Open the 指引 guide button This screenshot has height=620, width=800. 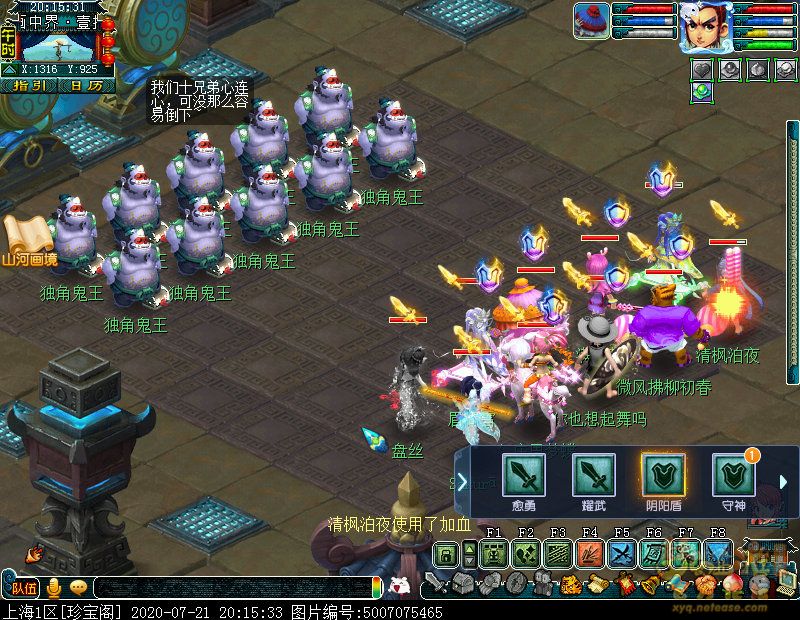pyautogui.click(x=28, y=85)
